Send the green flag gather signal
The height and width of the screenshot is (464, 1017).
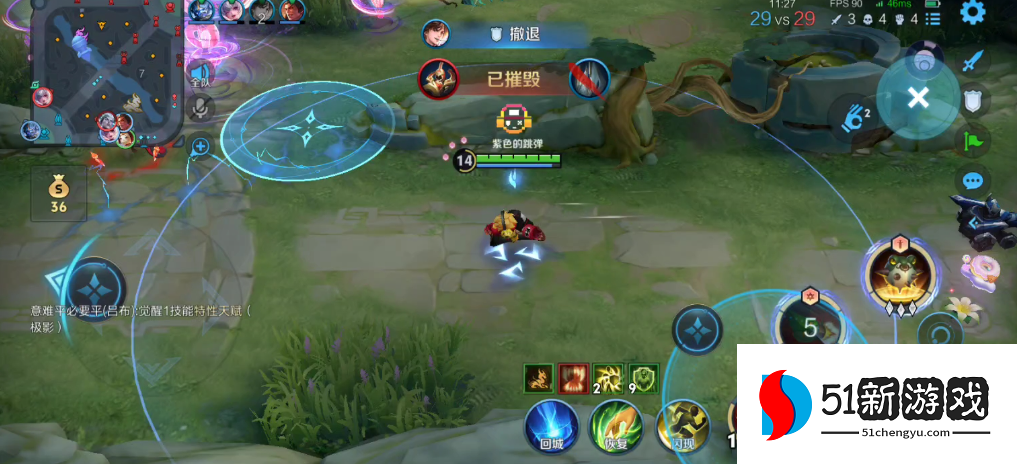(973, 141)
